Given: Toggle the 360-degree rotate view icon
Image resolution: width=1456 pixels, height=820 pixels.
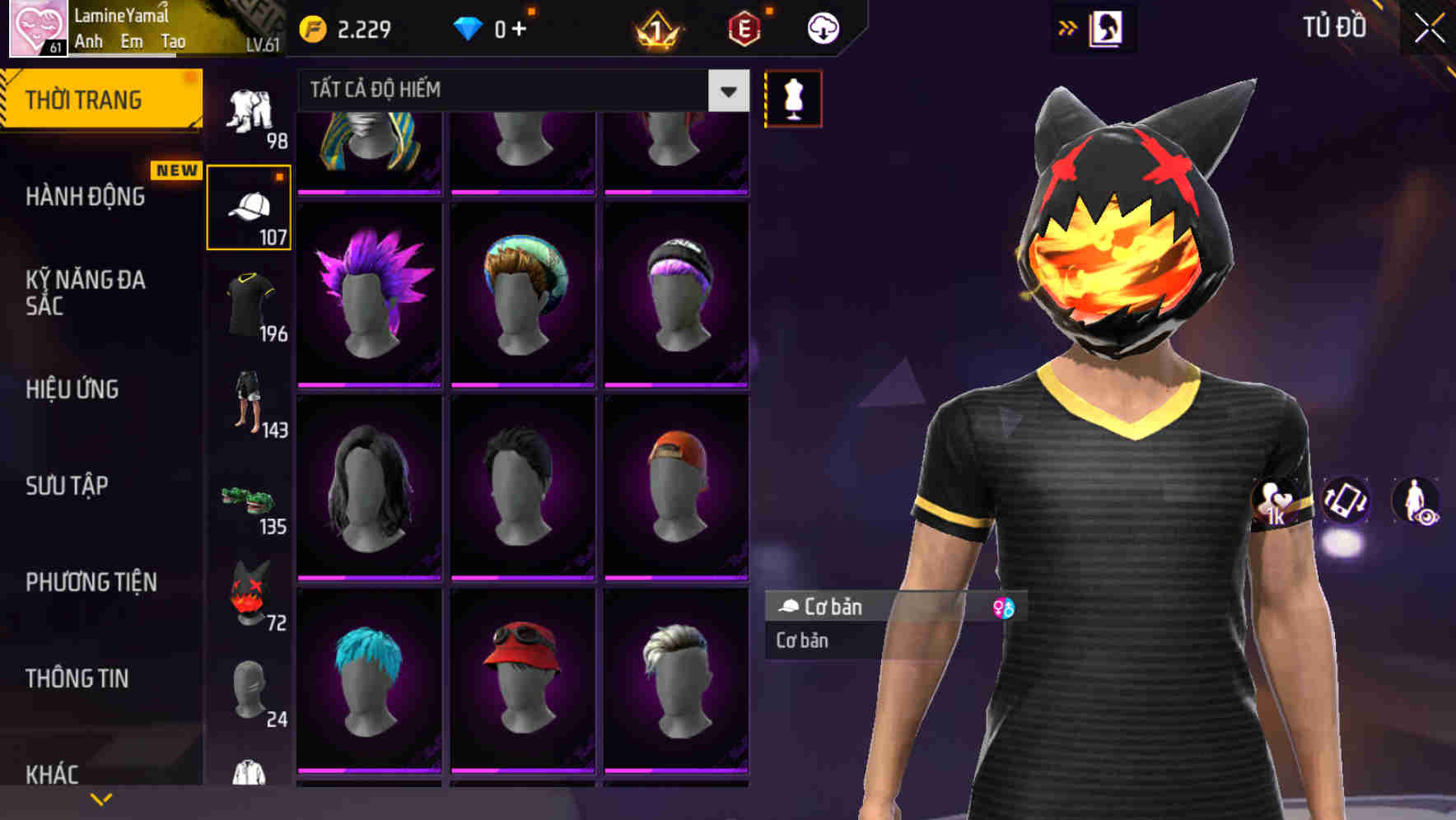Looking at the screenshot, I should tap(1346, 502).
